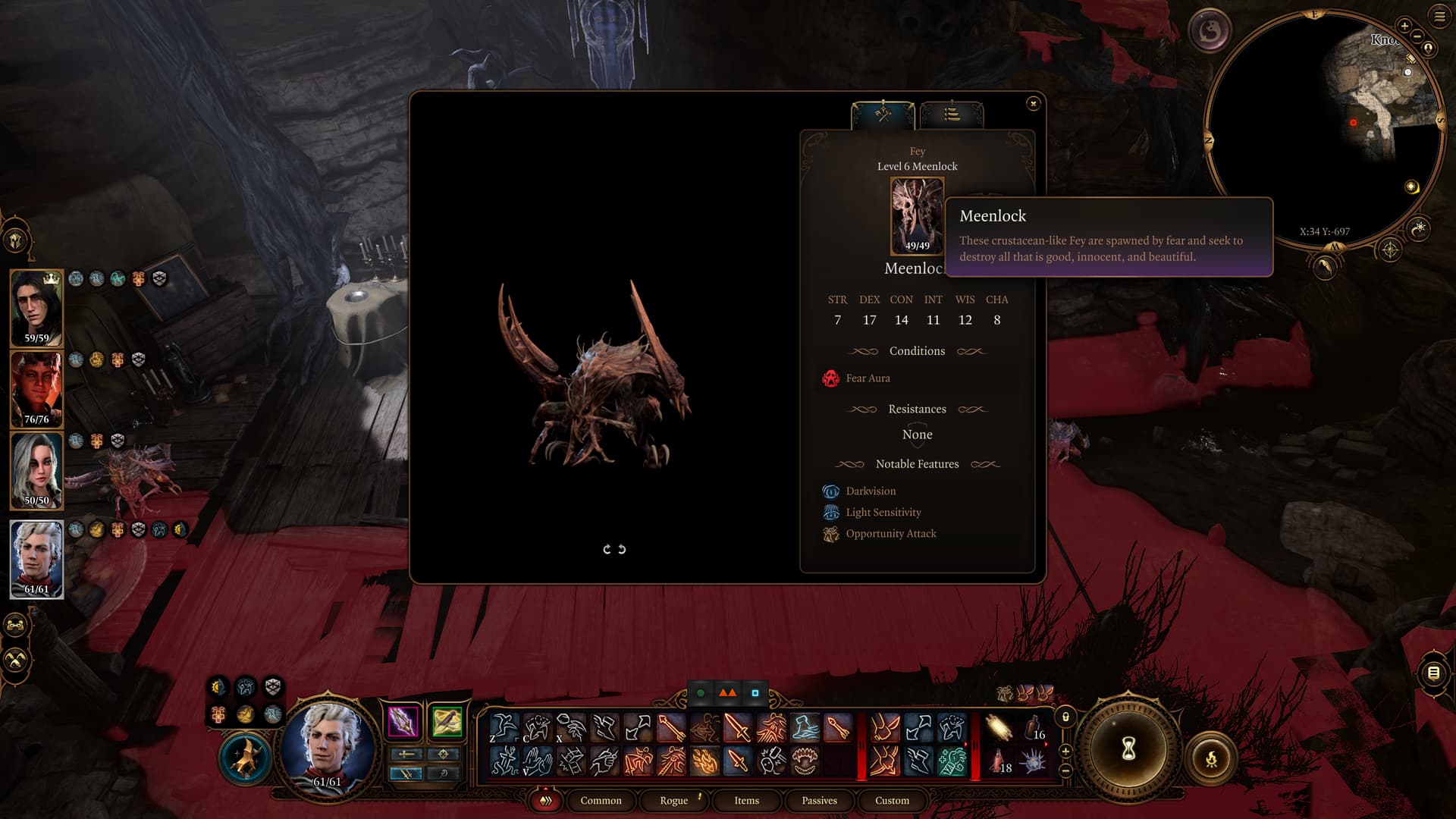Viewport: 1456px width, 819px height.
Task: Open the main menu in top-right corner
Action: pos(1439,16)
